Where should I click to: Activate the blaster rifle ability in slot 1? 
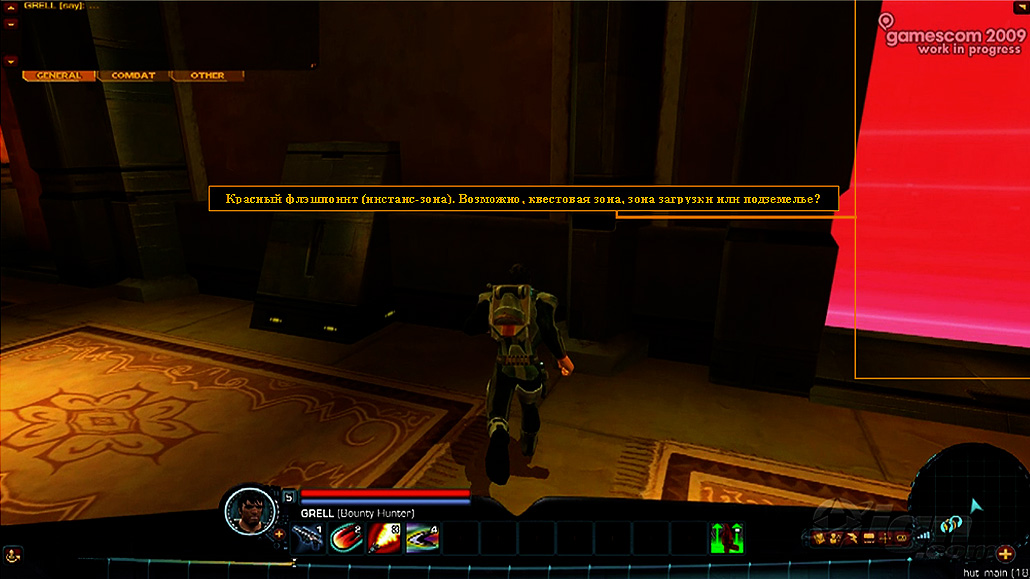(308, 538)
